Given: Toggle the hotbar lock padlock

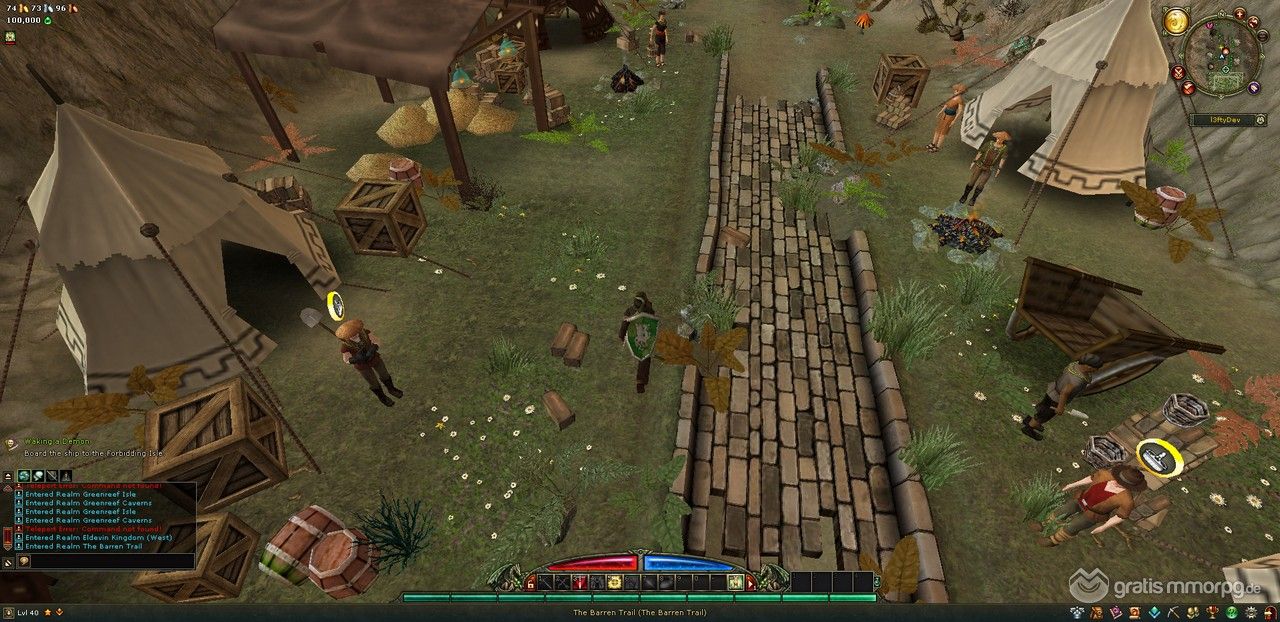Looking at the screenshot, I should pyautogui.click(x=530, y=583).
